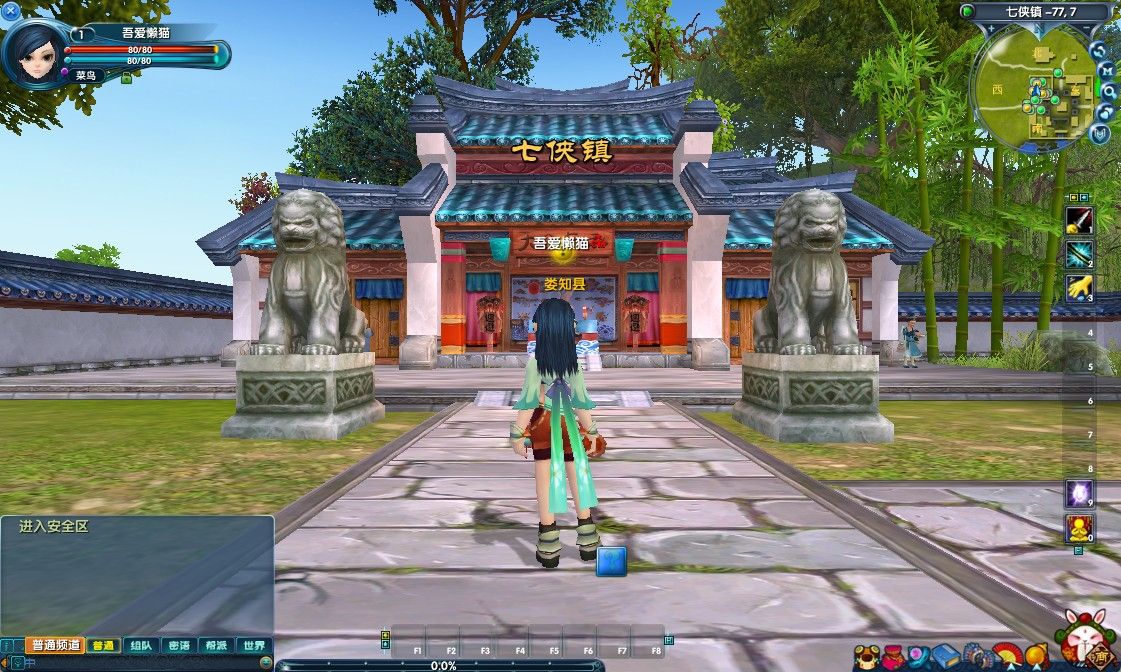The image size is (1121, 672).
Task: Open the rabbit mascot shop button
Action: point(1087,642)
